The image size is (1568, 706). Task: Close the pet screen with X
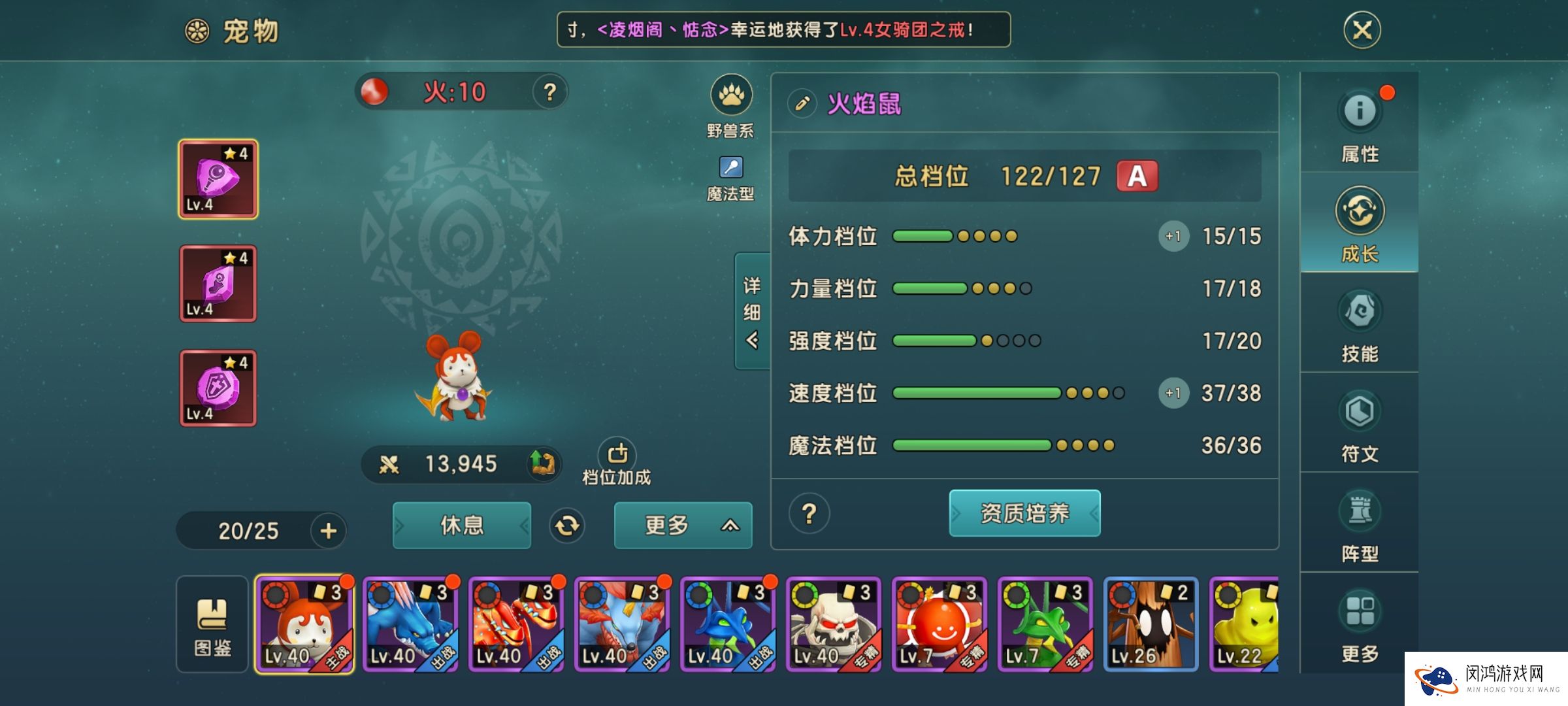pyautogui.click(x=1362, y=30)
